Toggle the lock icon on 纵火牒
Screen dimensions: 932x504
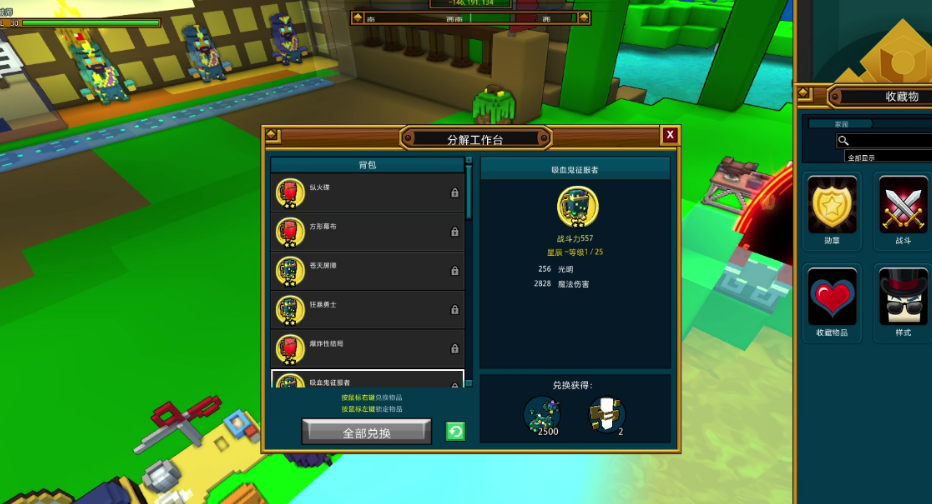pos(455,193)
